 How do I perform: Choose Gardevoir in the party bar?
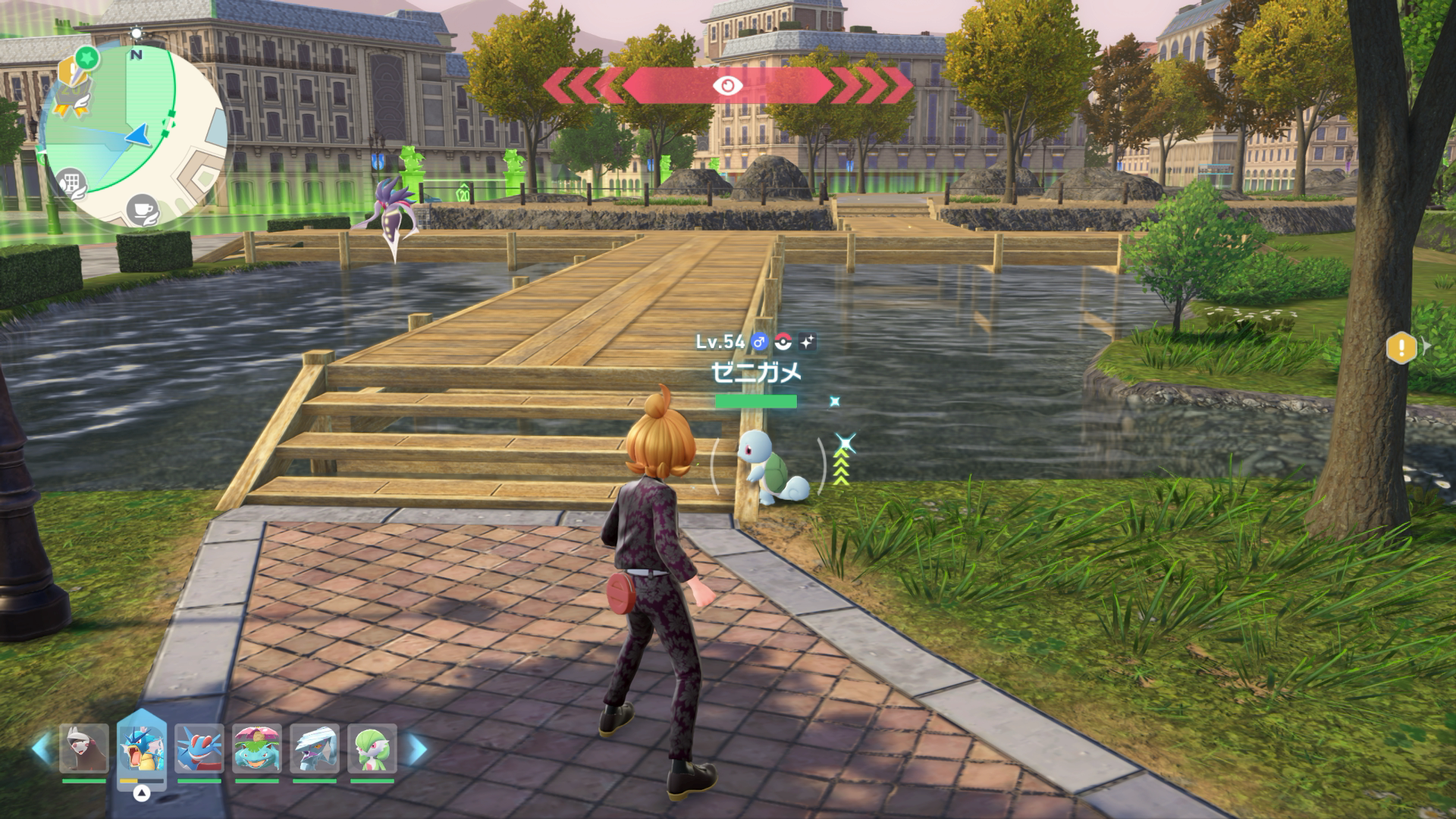[372, 749]
